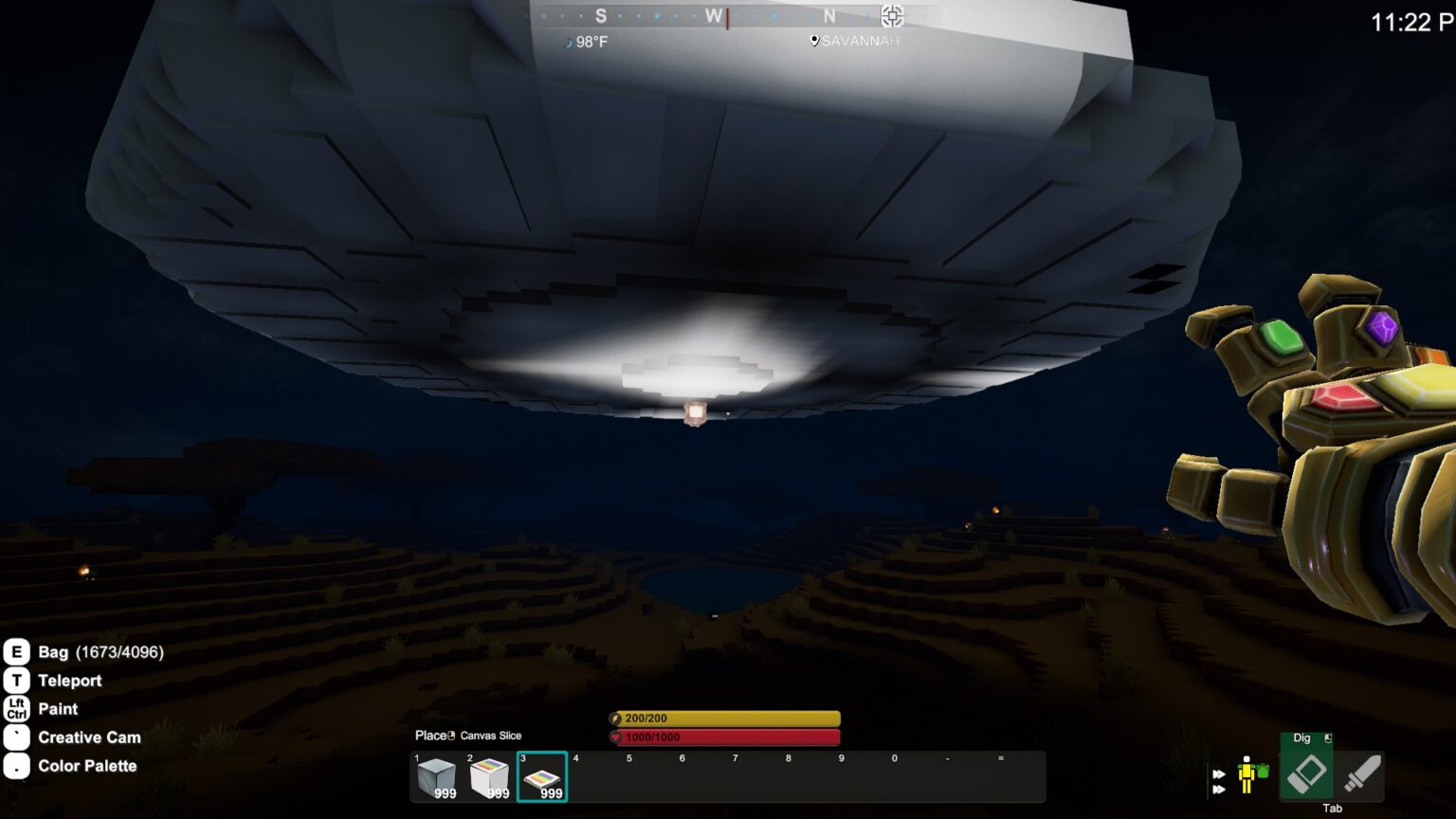
Task: Switch to the sword combat mode
Action: [1361, 773]
